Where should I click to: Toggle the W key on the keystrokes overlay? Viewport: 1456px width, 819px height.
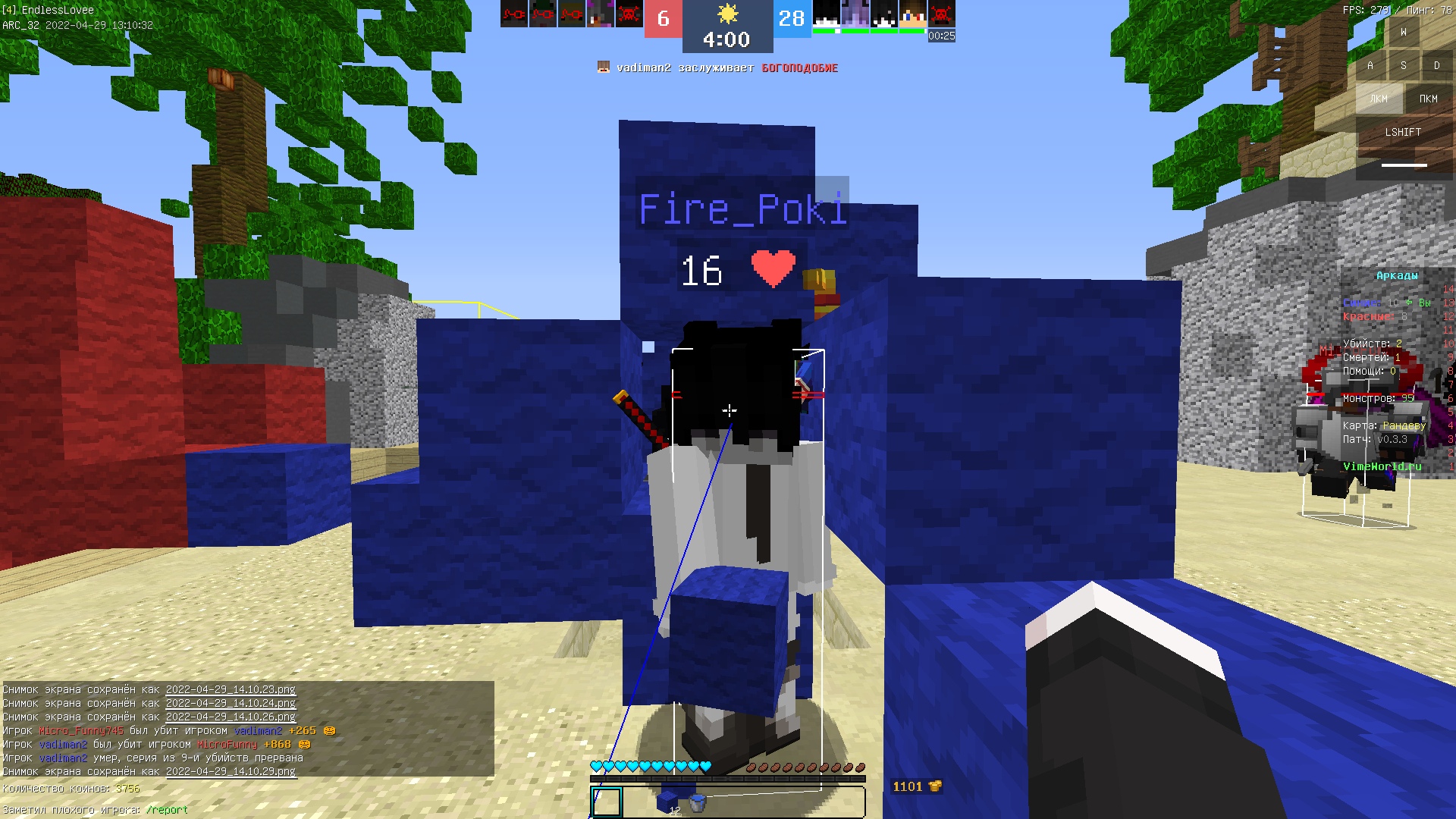point(1403,32)
